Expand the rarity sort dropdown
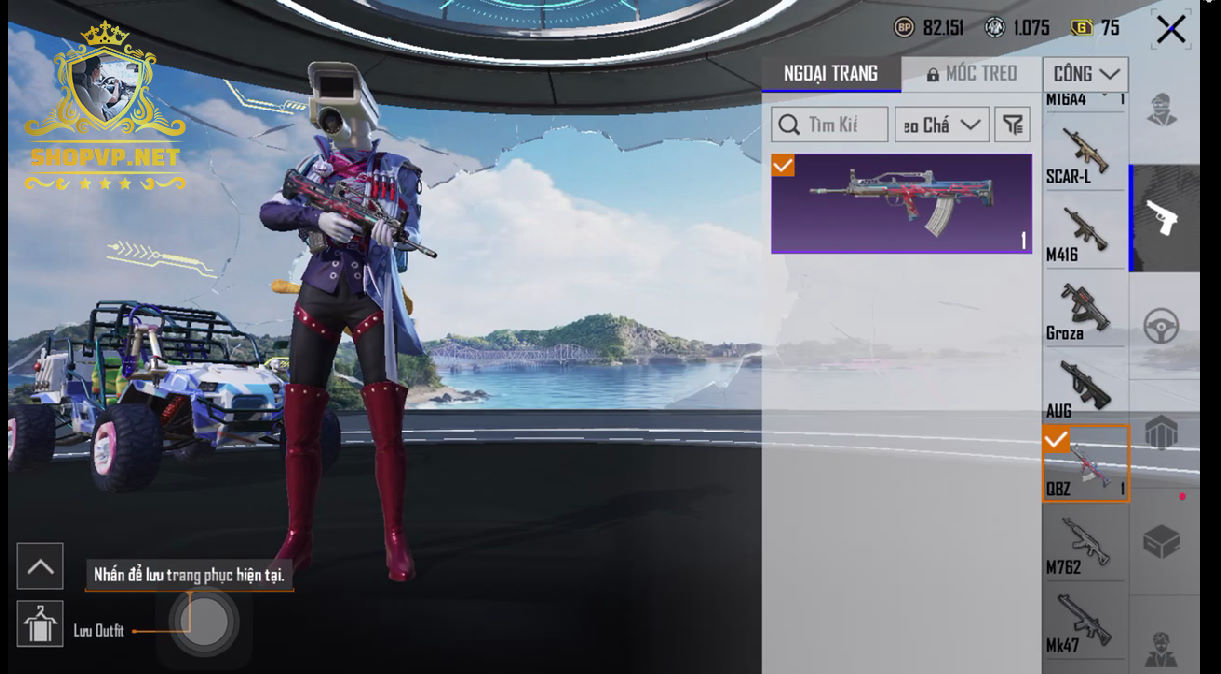 click(942, 125)
